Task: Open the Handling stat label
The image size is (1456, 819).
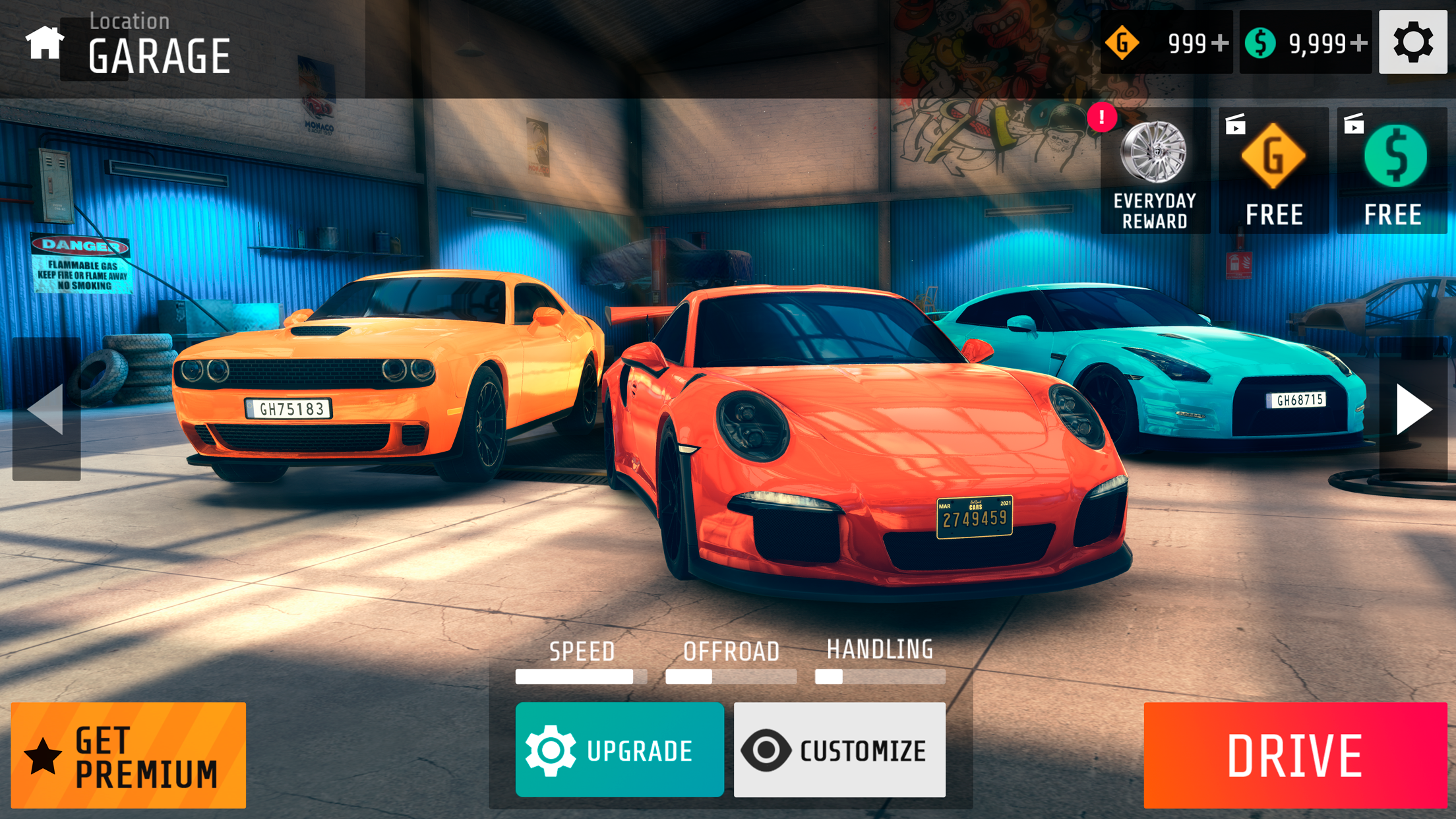Action: click(x=880, y=650)
